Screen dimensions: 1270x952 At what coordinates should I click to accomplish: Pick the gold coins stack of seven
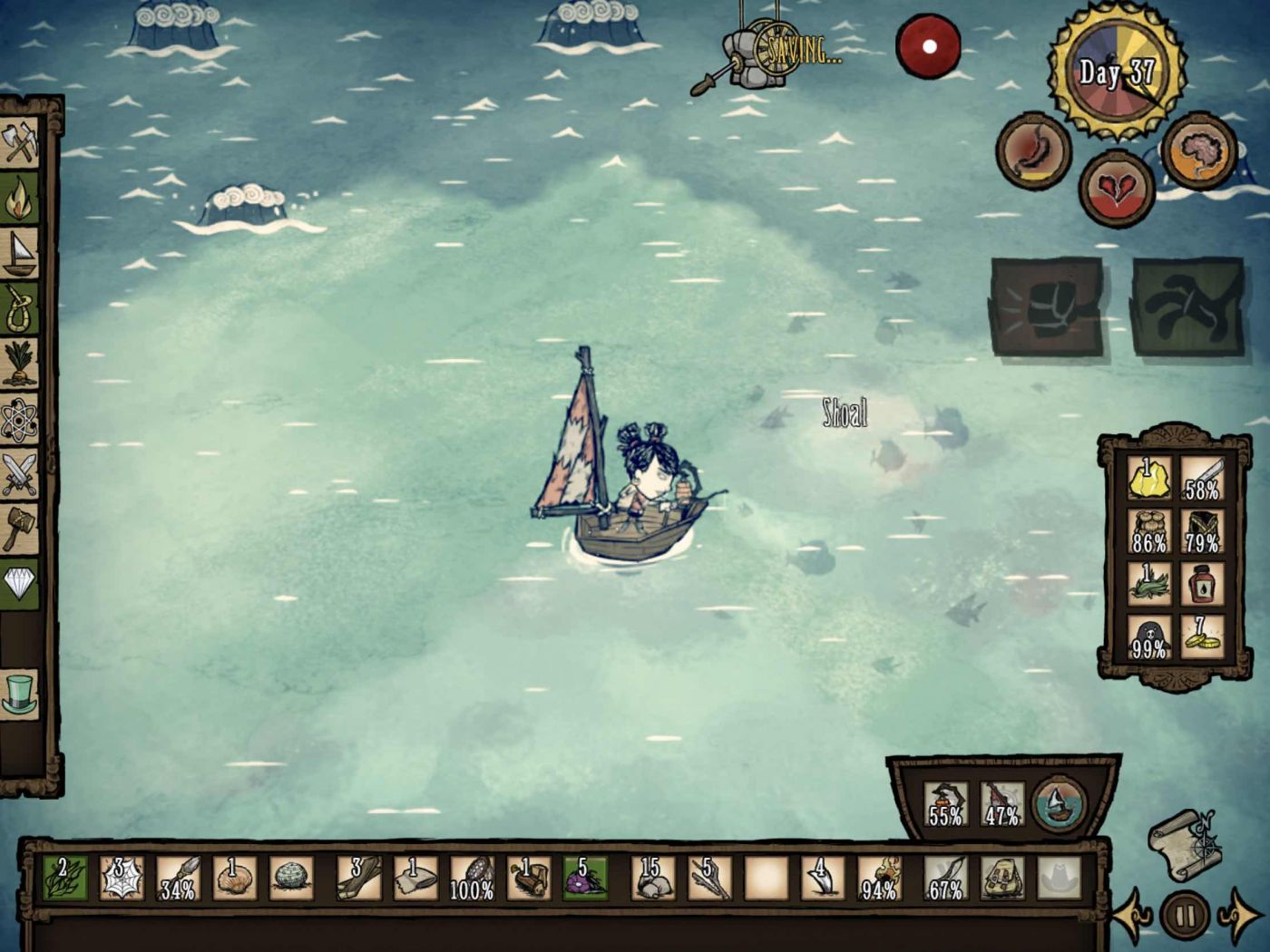click(x=1203, y=636)
